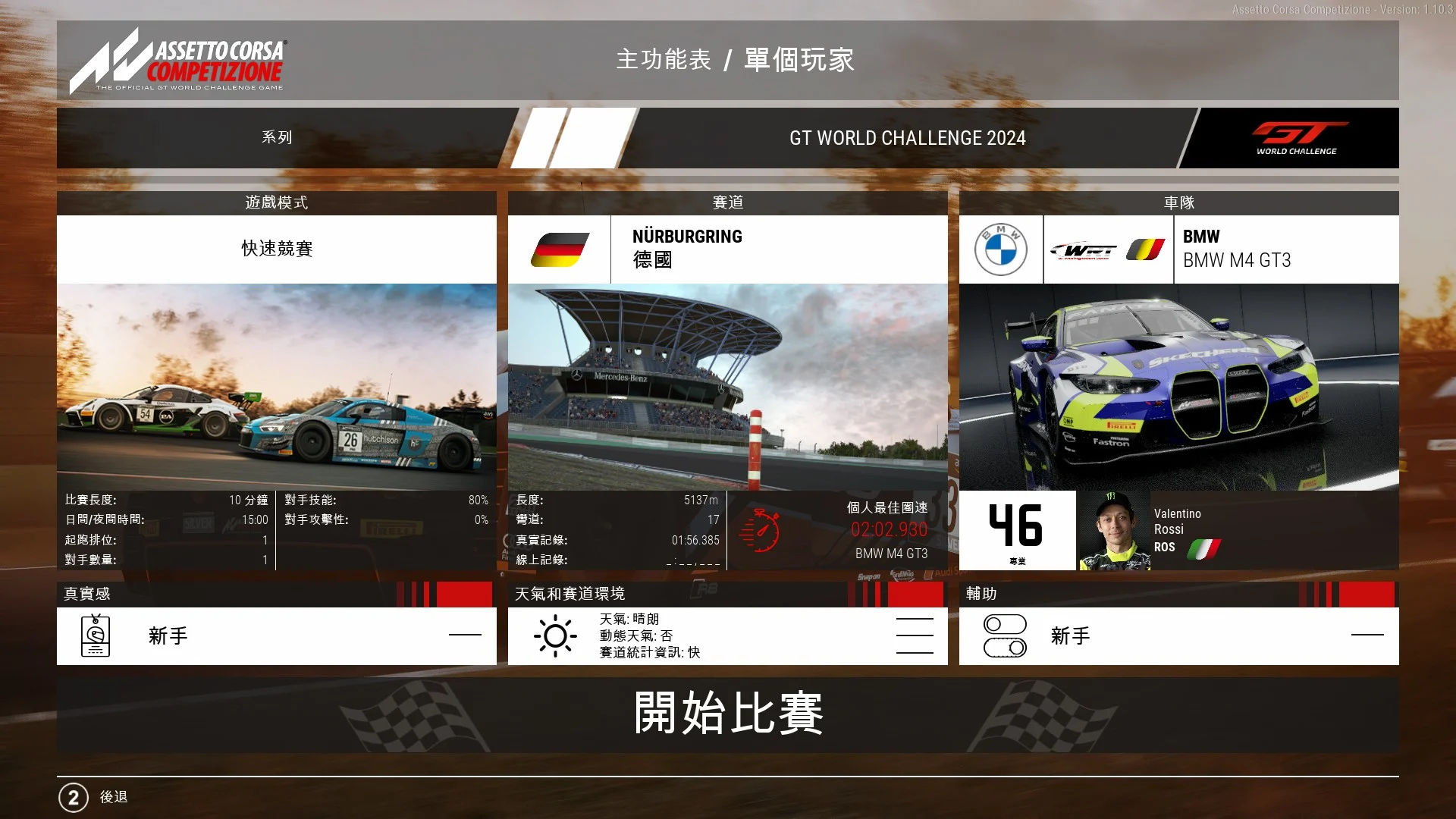This screenshot has height=819, width=1456.
Task: Open the Nürburgring track selection
Action: [x=727, y=249]
